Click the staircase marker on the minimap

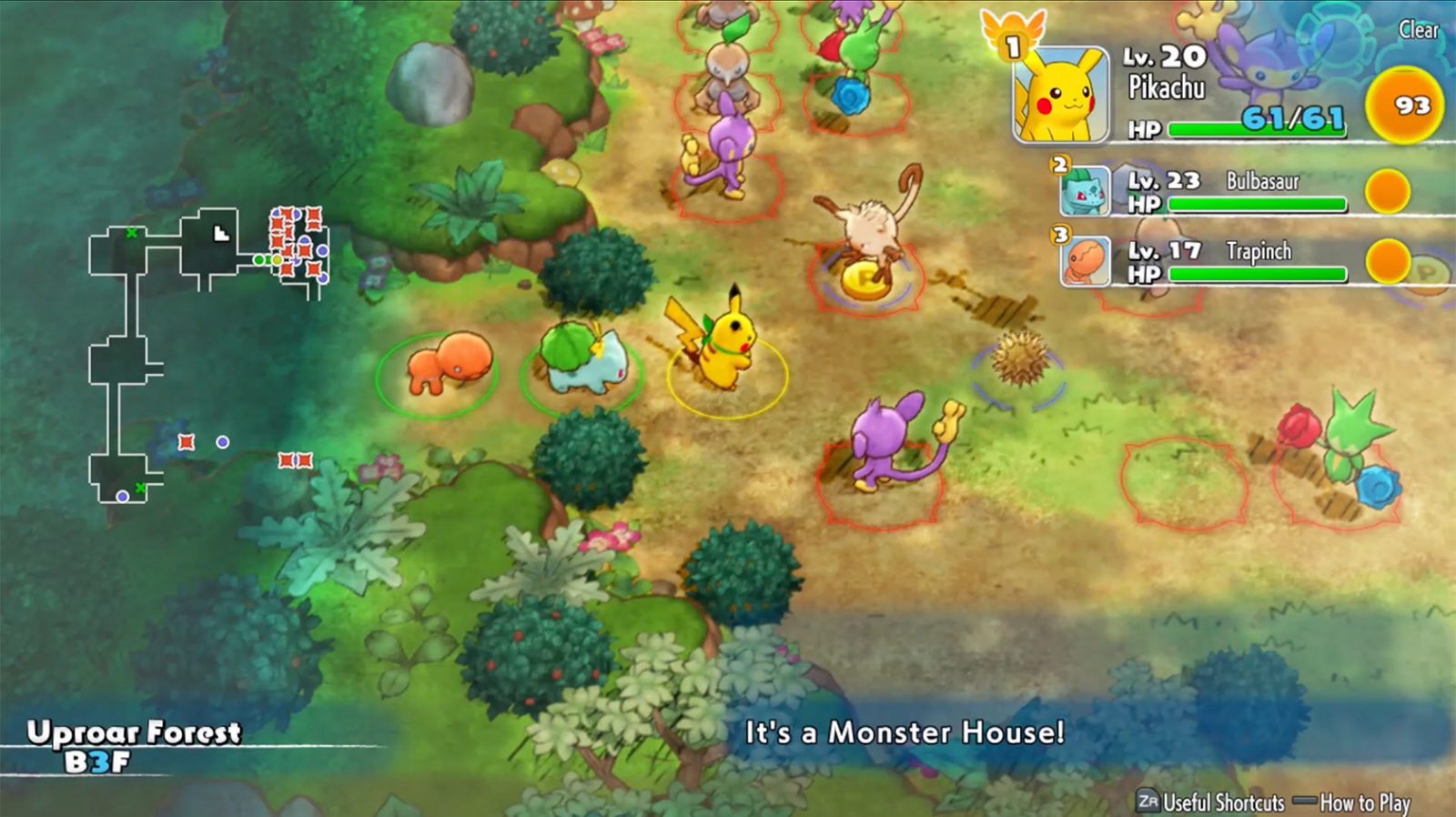point(219,233)
